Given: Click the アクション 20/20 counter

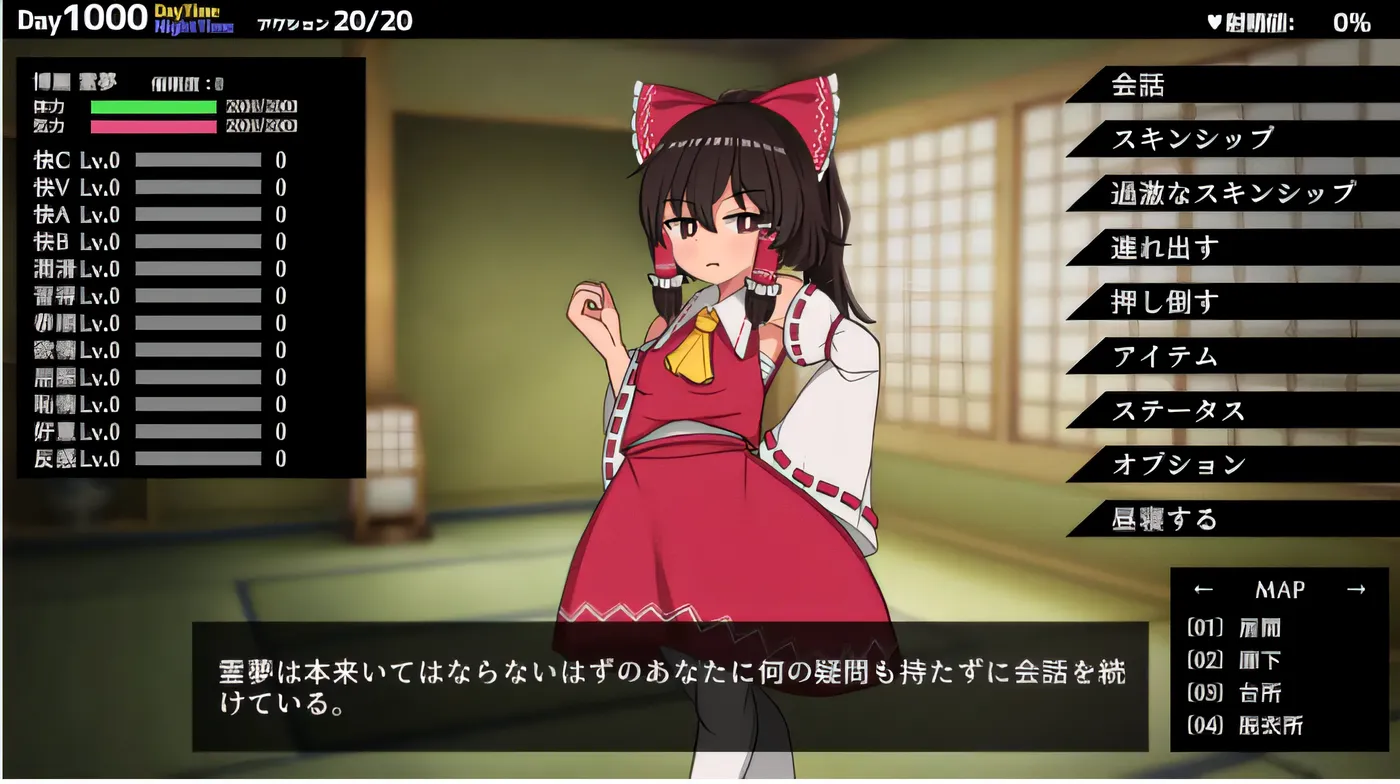Looking at the screenshot, I should [335, 20].
